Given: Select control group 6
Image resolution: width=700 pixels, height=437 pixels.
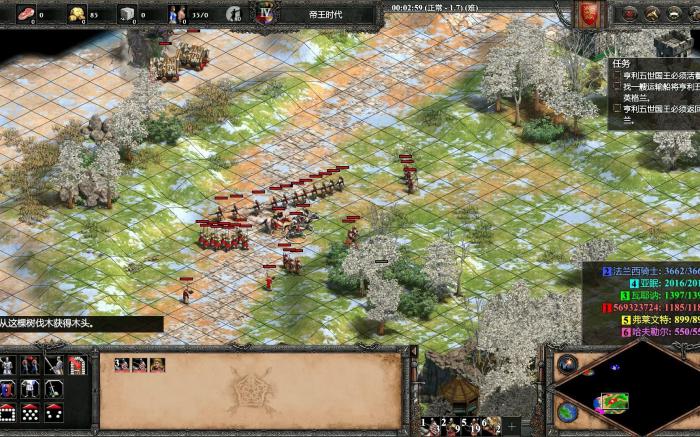Looking at the screenshot, I should (491, 427).
